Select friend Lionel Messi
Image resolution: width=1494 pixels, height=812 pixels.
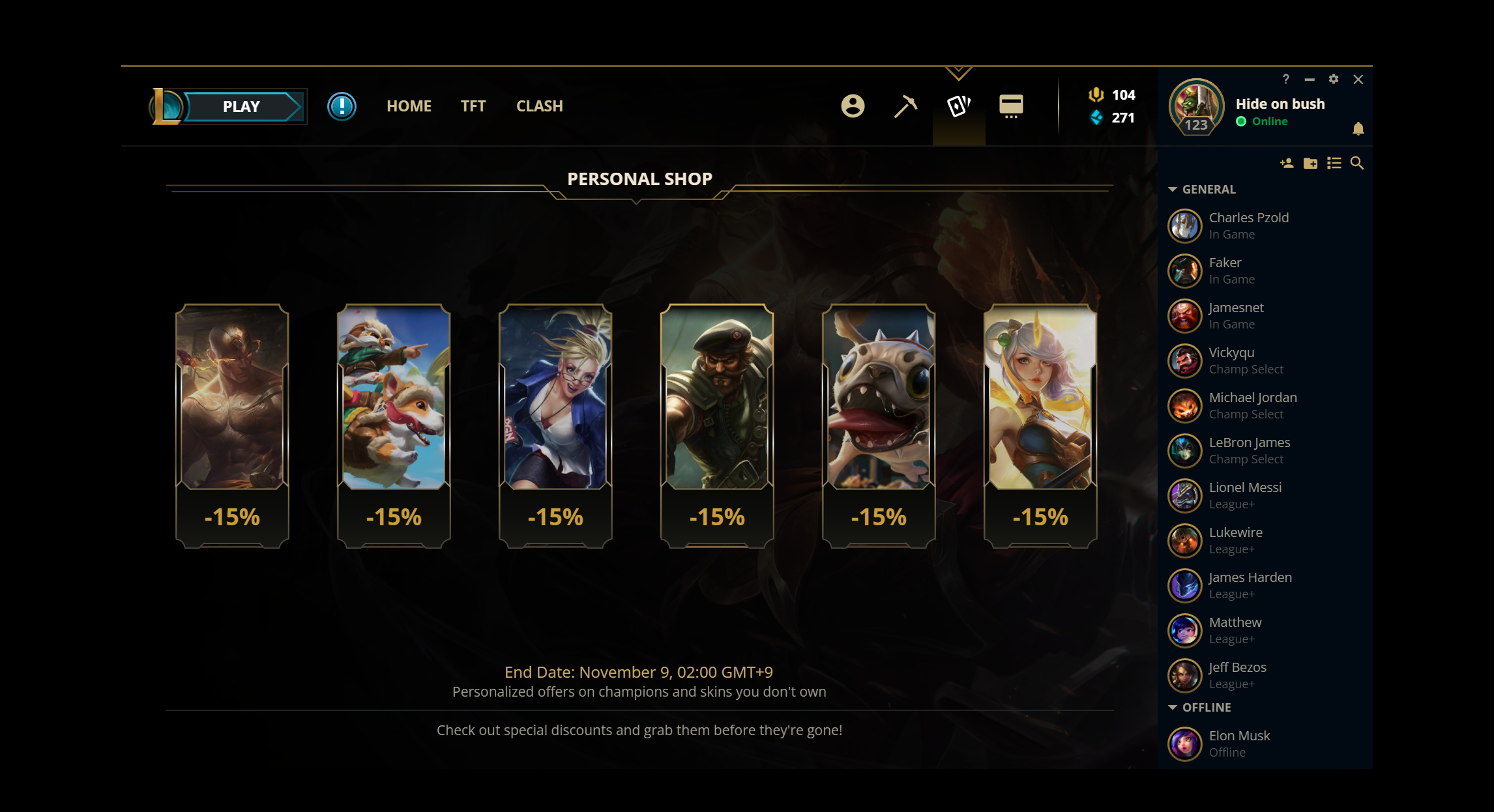1244,495
